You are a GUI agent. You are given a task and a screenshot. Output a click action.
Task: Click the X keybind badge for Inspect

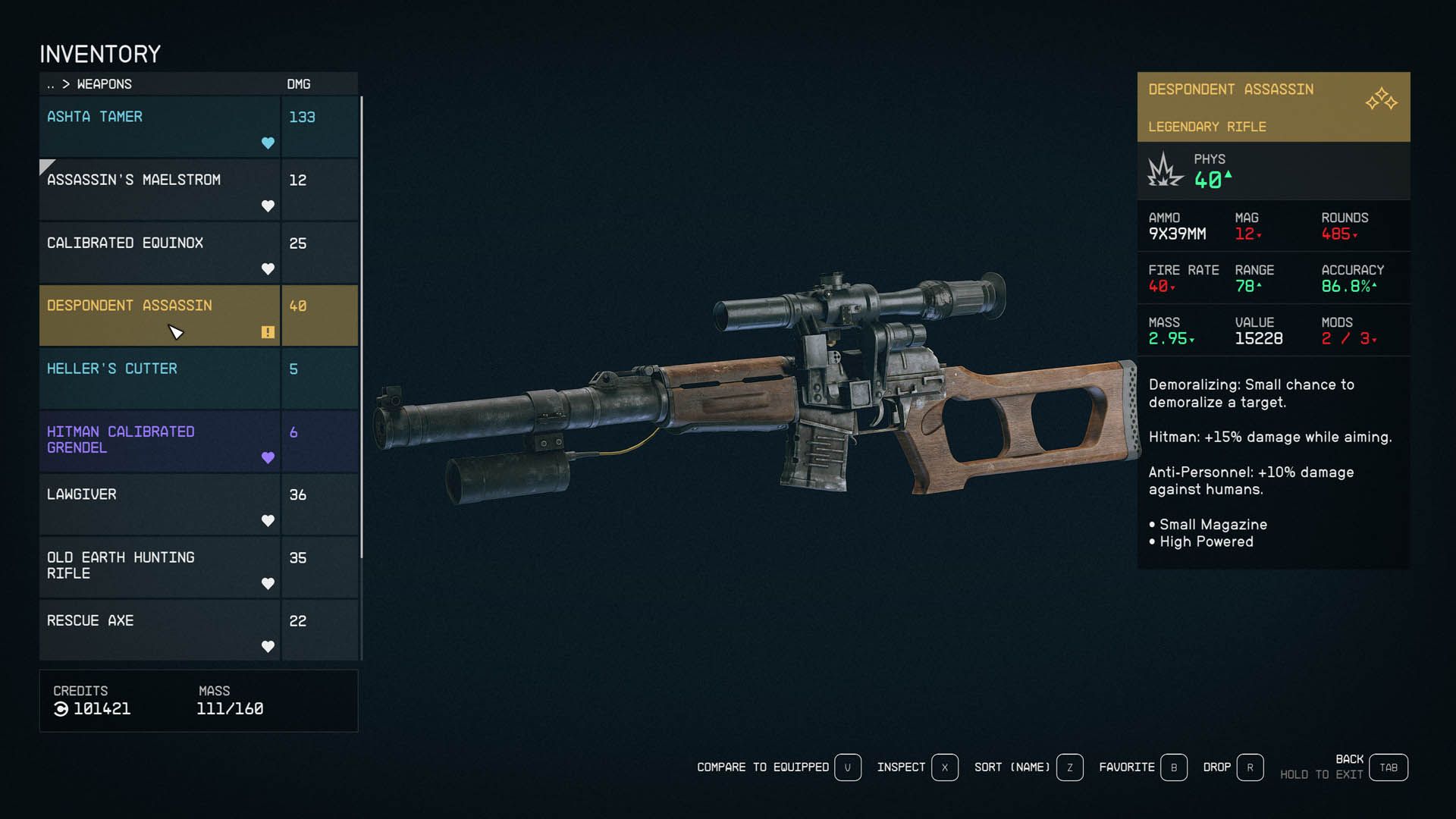pyautogui.click(x=945, y=767)
